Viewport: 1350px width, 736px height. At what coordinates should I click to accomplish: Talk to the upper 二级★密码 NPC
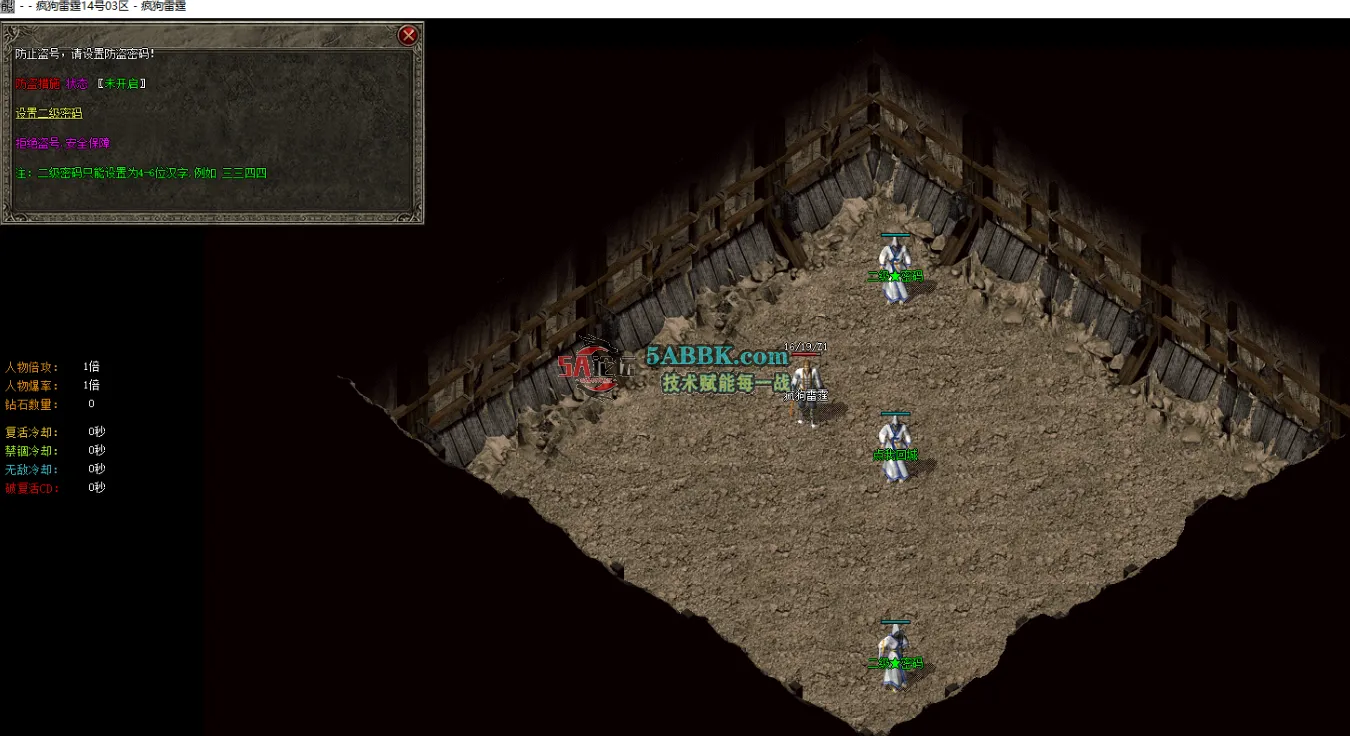[895, 265]
